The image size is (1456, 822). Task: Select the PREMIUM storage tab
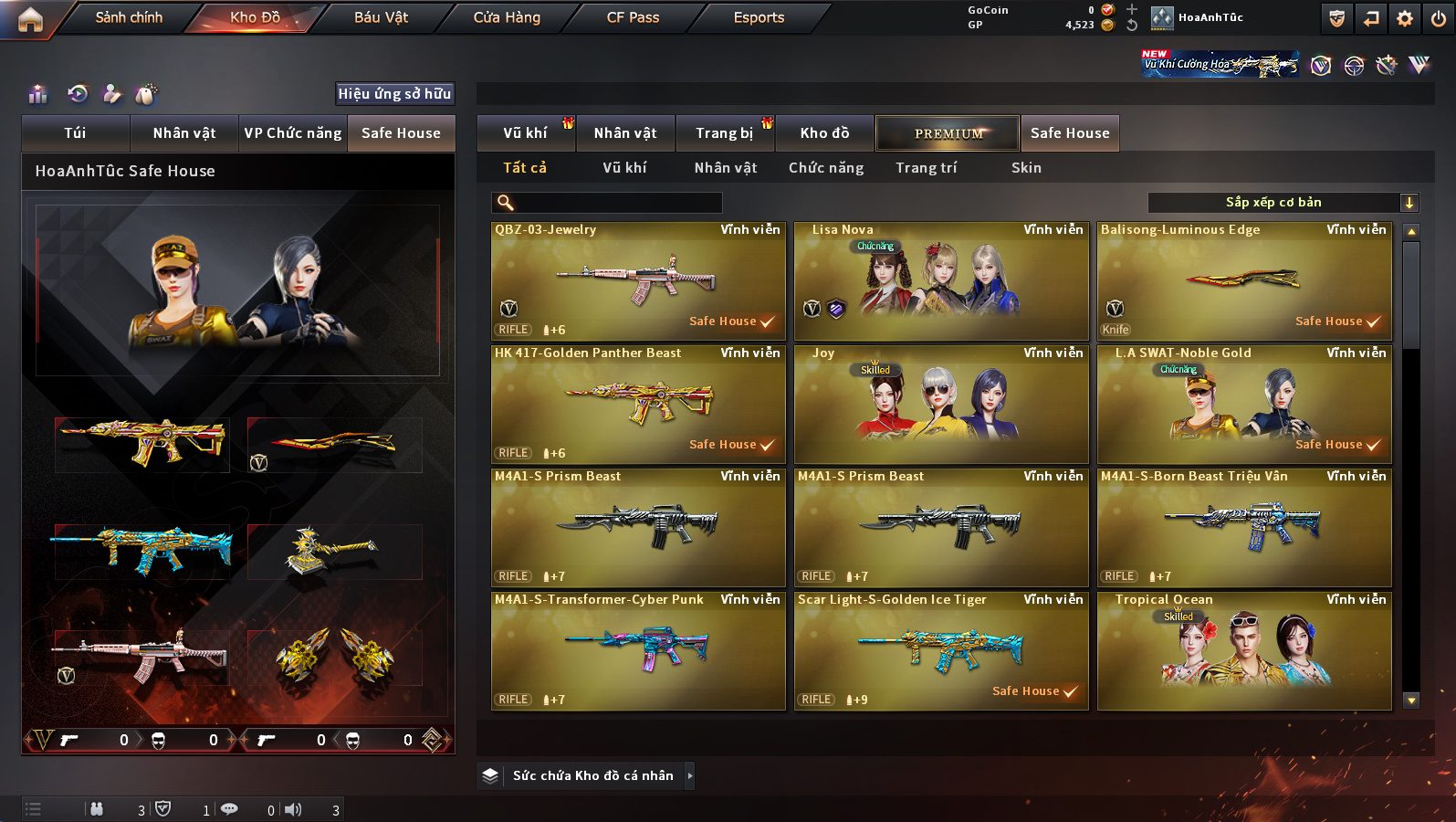point(948,133)
